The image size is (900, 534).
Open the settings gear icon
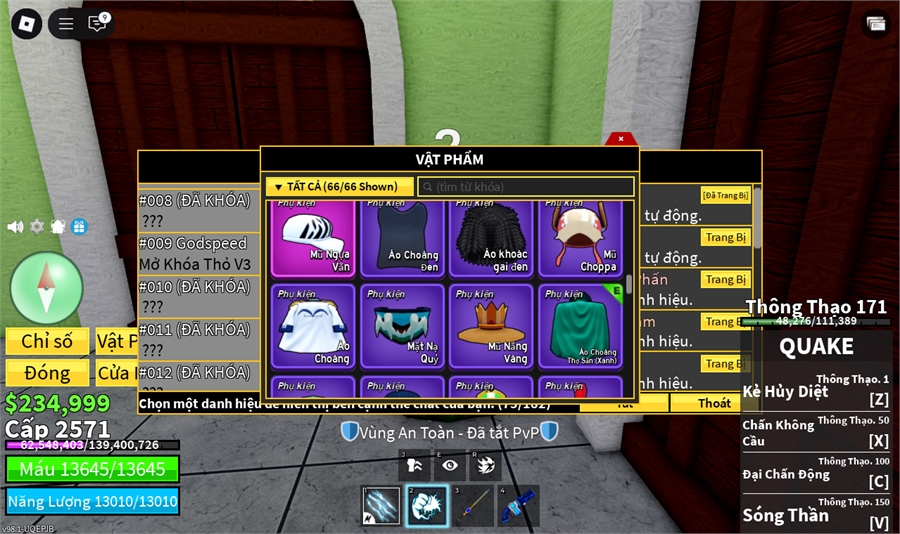pyautogui.click(x=37, y=227)
